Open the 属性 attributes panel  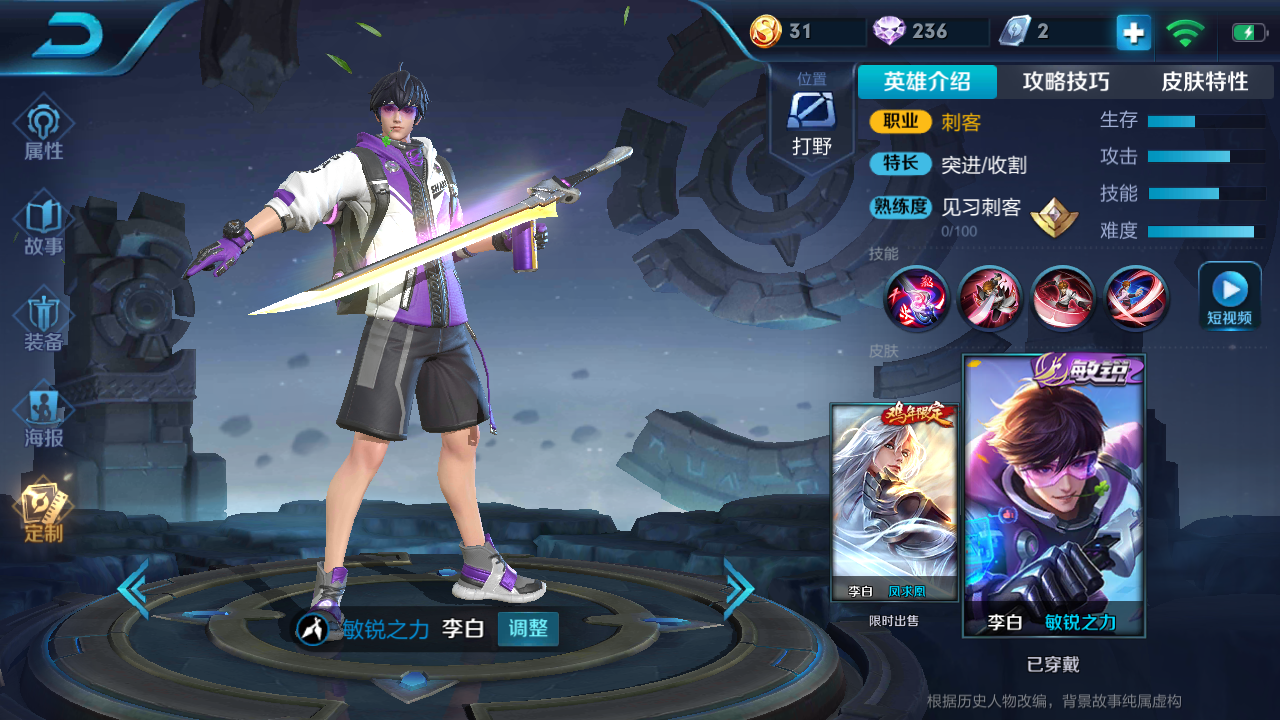tap(44, 130)
